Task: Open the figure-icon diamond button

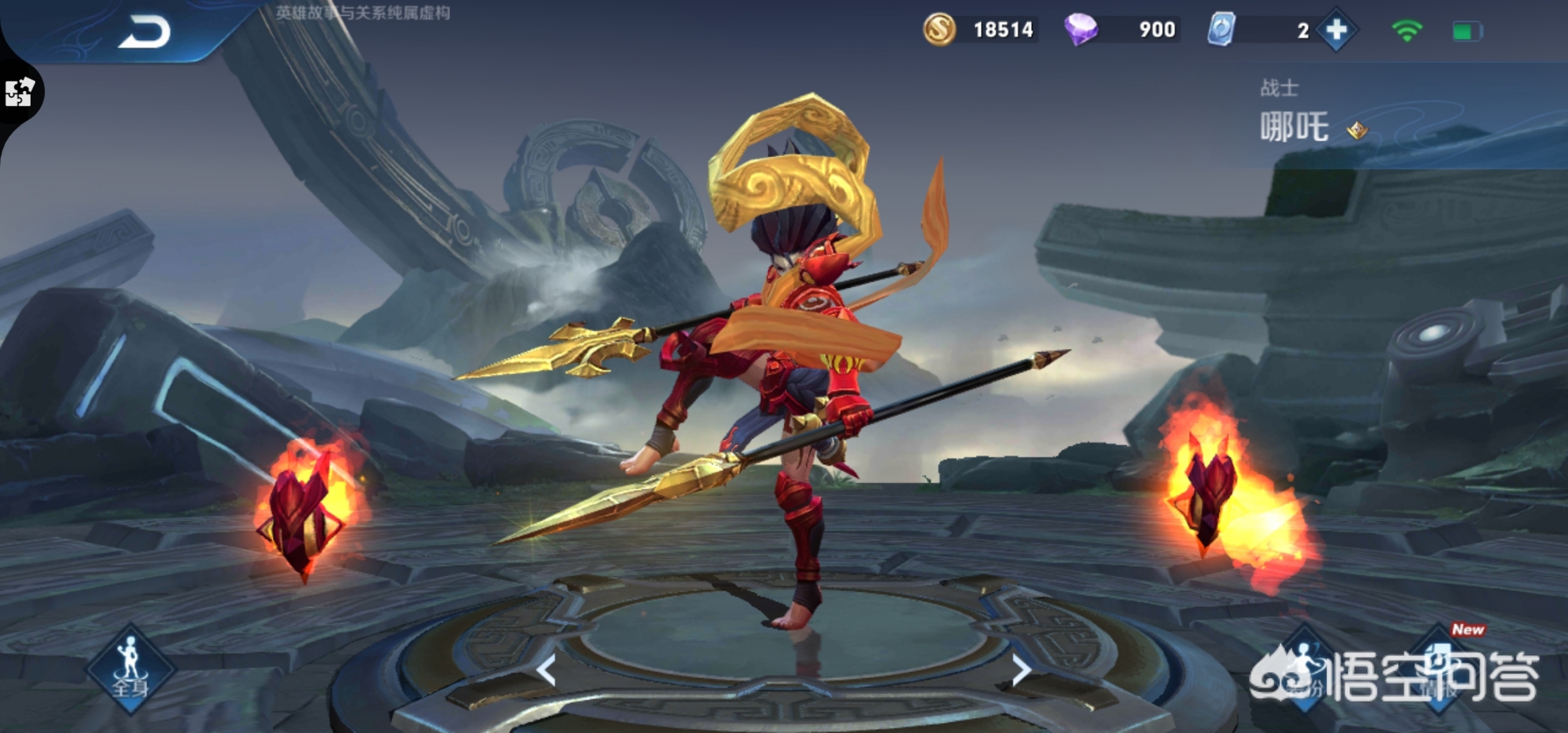Action: pyautogui.click(x=1304, y=669)
